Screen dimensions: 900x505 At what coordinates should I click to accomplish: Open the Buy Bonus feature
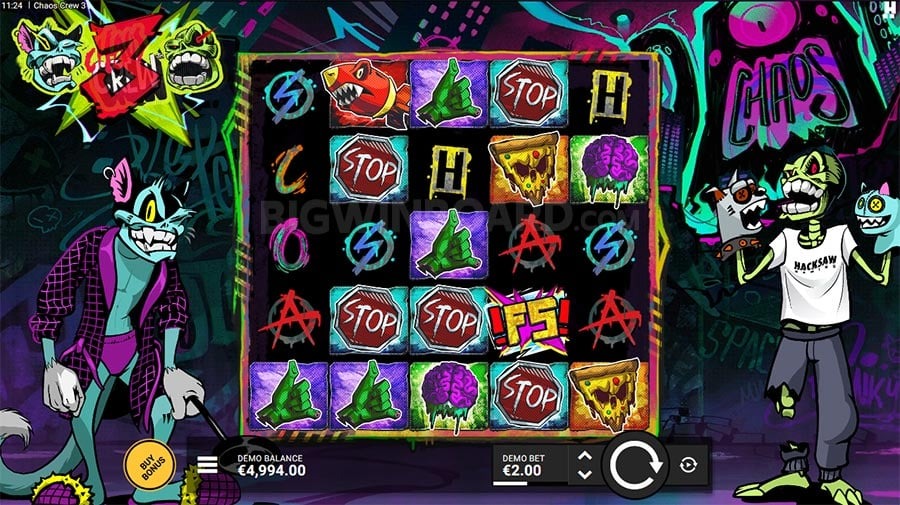tap(149, 463)
